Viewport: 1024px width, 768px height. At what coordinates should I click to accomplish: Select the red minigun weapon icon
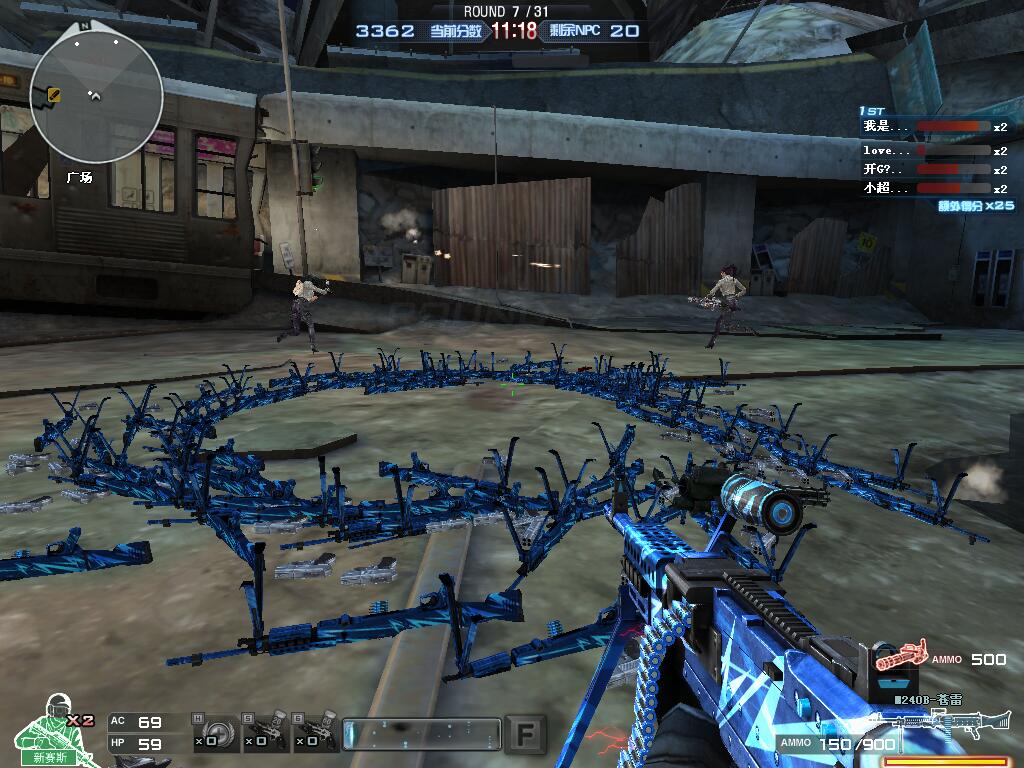pyautogui.click(x=900, y=657)
